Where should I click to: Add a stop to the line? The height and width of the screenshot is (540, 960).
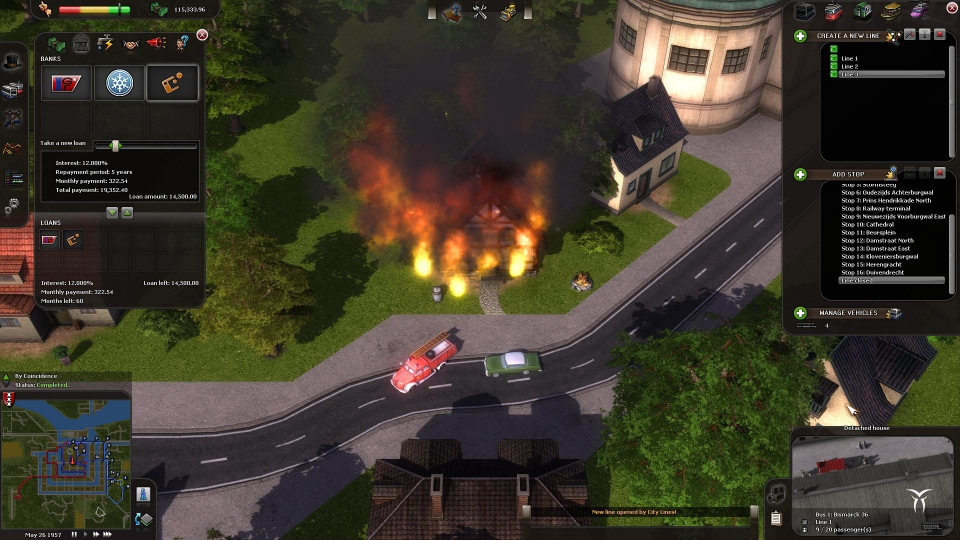[801, 174]
